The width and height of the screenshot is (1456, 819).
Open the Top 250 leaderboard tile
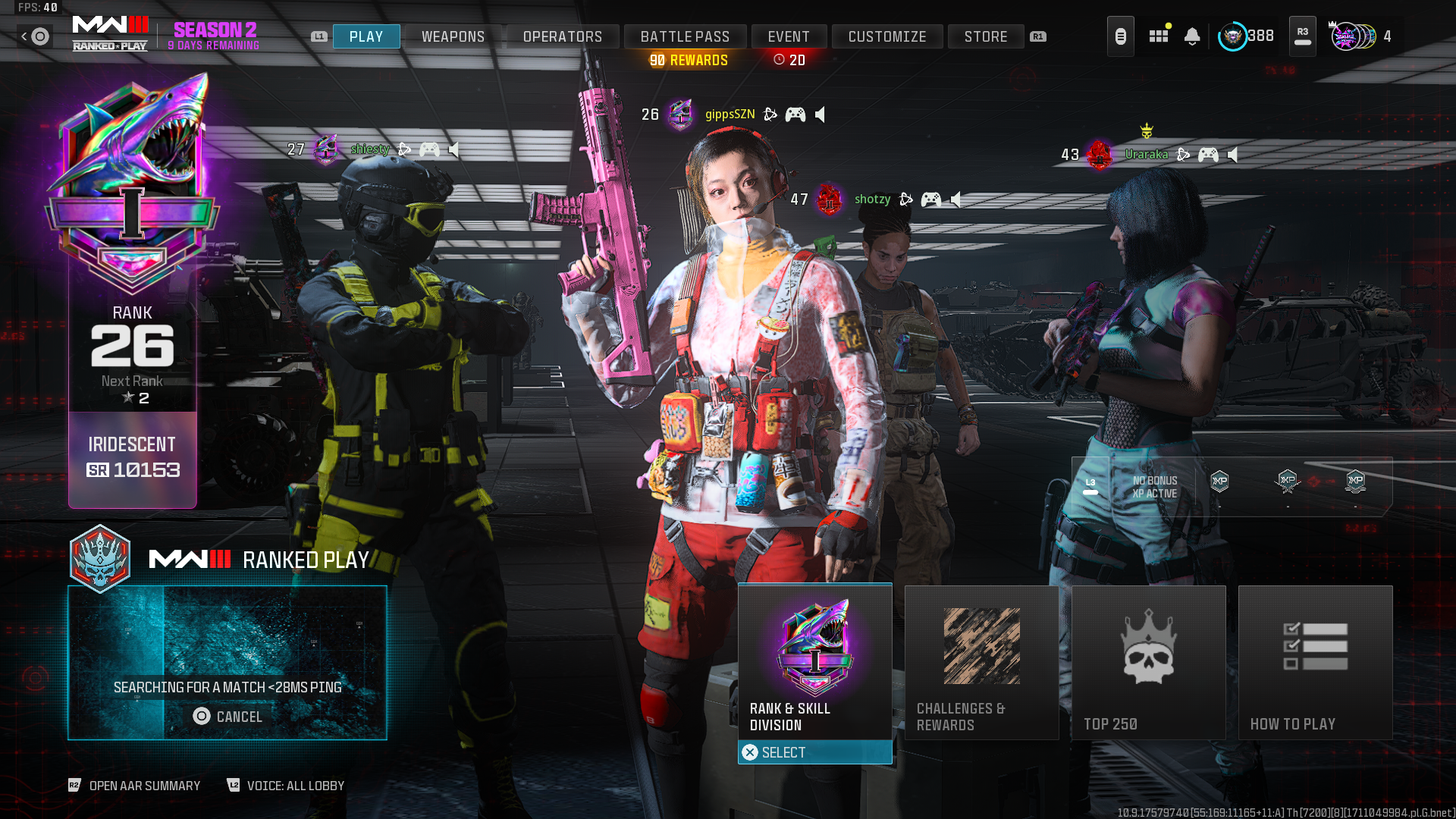(x=1148, y=662)
